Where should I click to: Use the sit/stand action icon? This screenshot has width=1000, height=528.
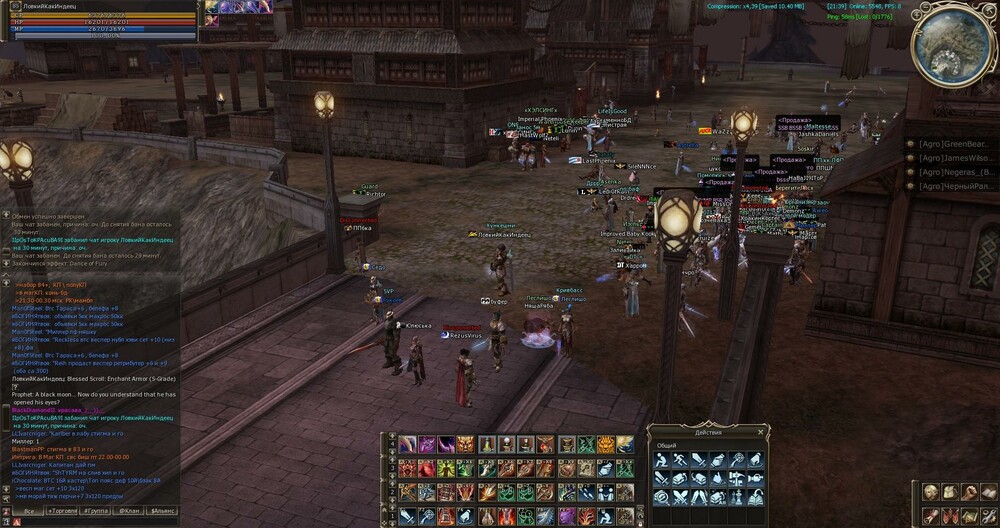click(662, 459)
